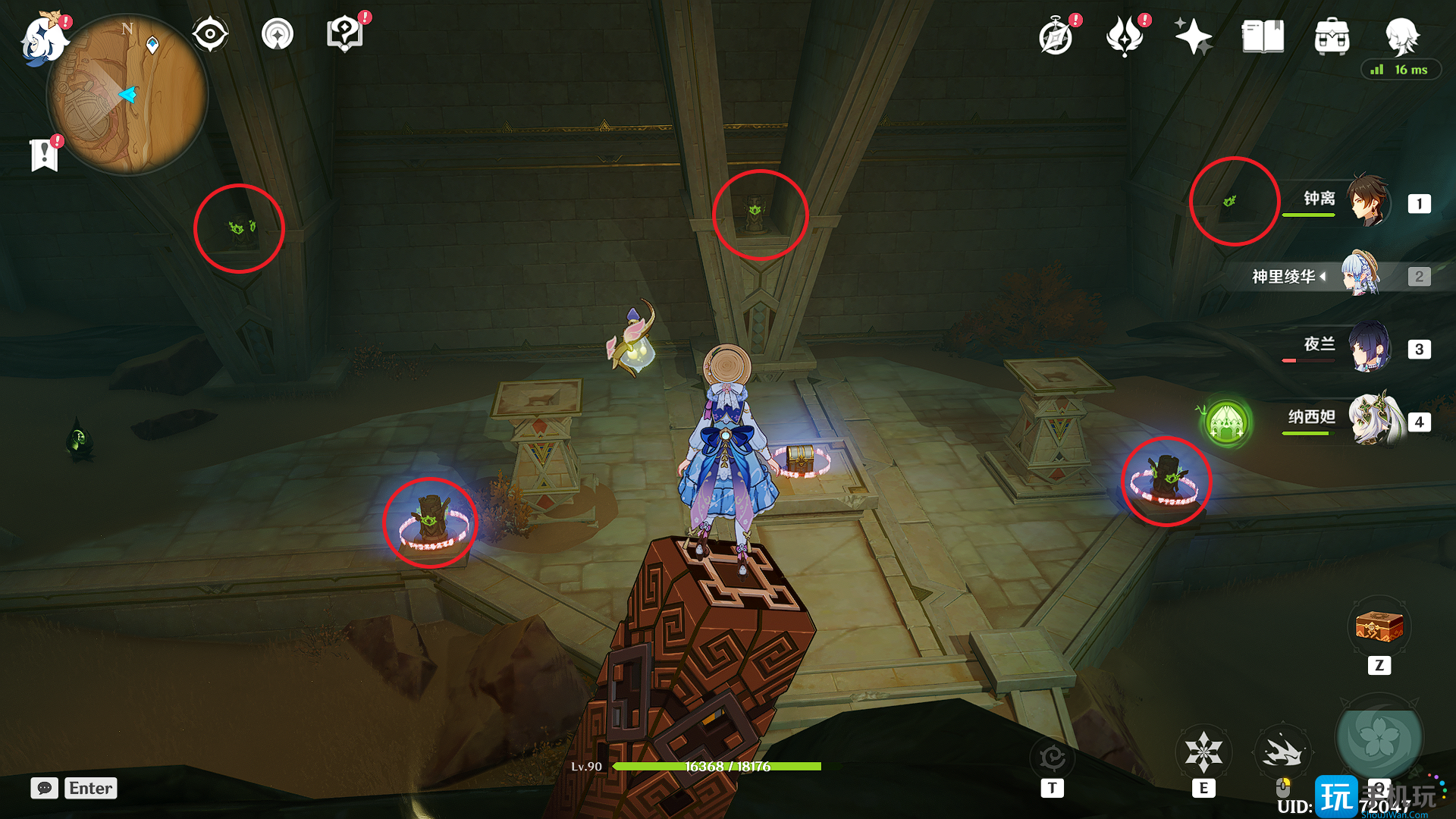The width and height of the screenshot is (1456, 819).
Task: Open the Events flame icon
Action: coord(1125,36)
